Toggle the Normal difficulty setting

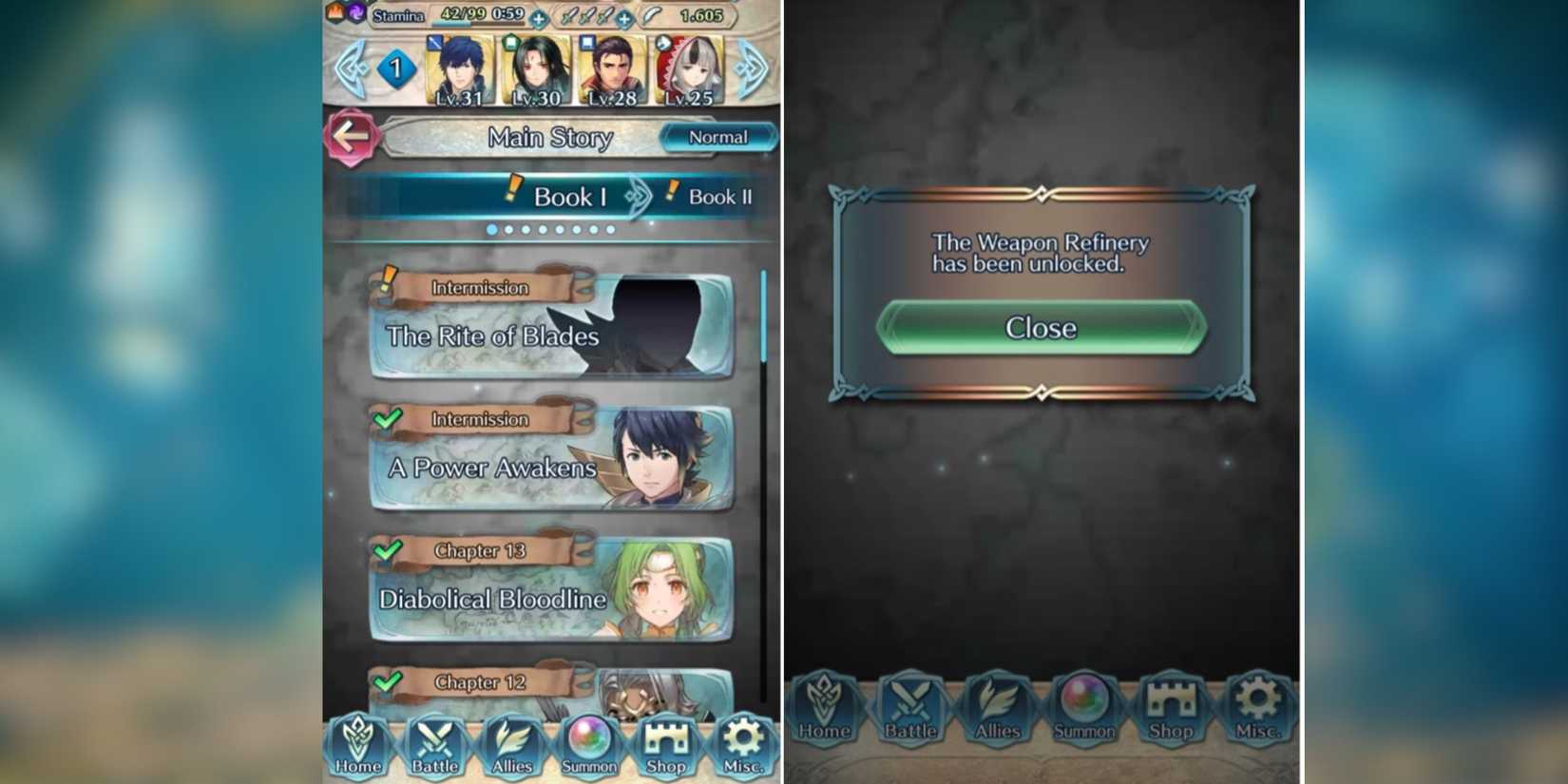click(x=717, y=138)
